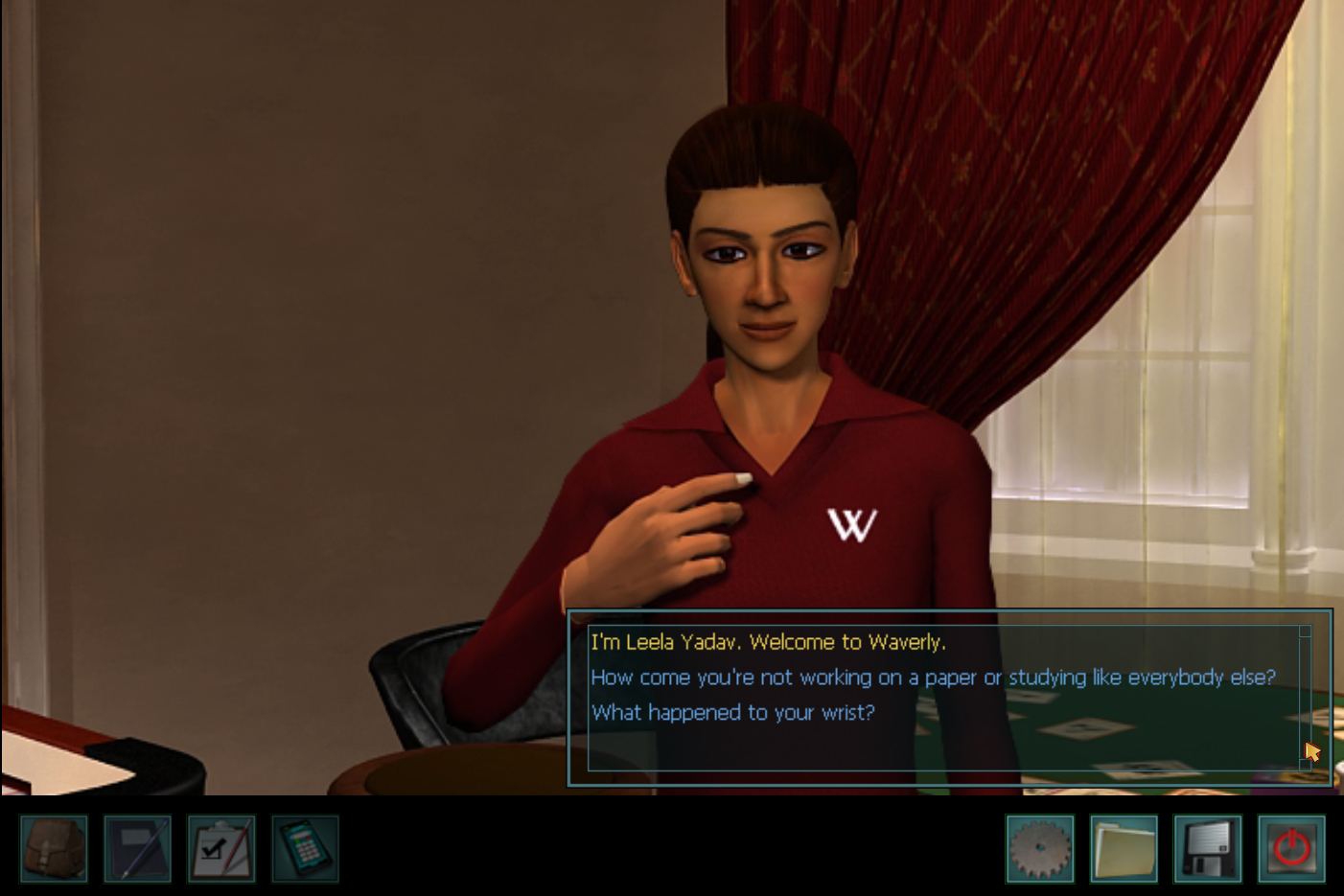Open settings with the gear icon
This screenshot has width=1344, height=896.
point(1042,848)
